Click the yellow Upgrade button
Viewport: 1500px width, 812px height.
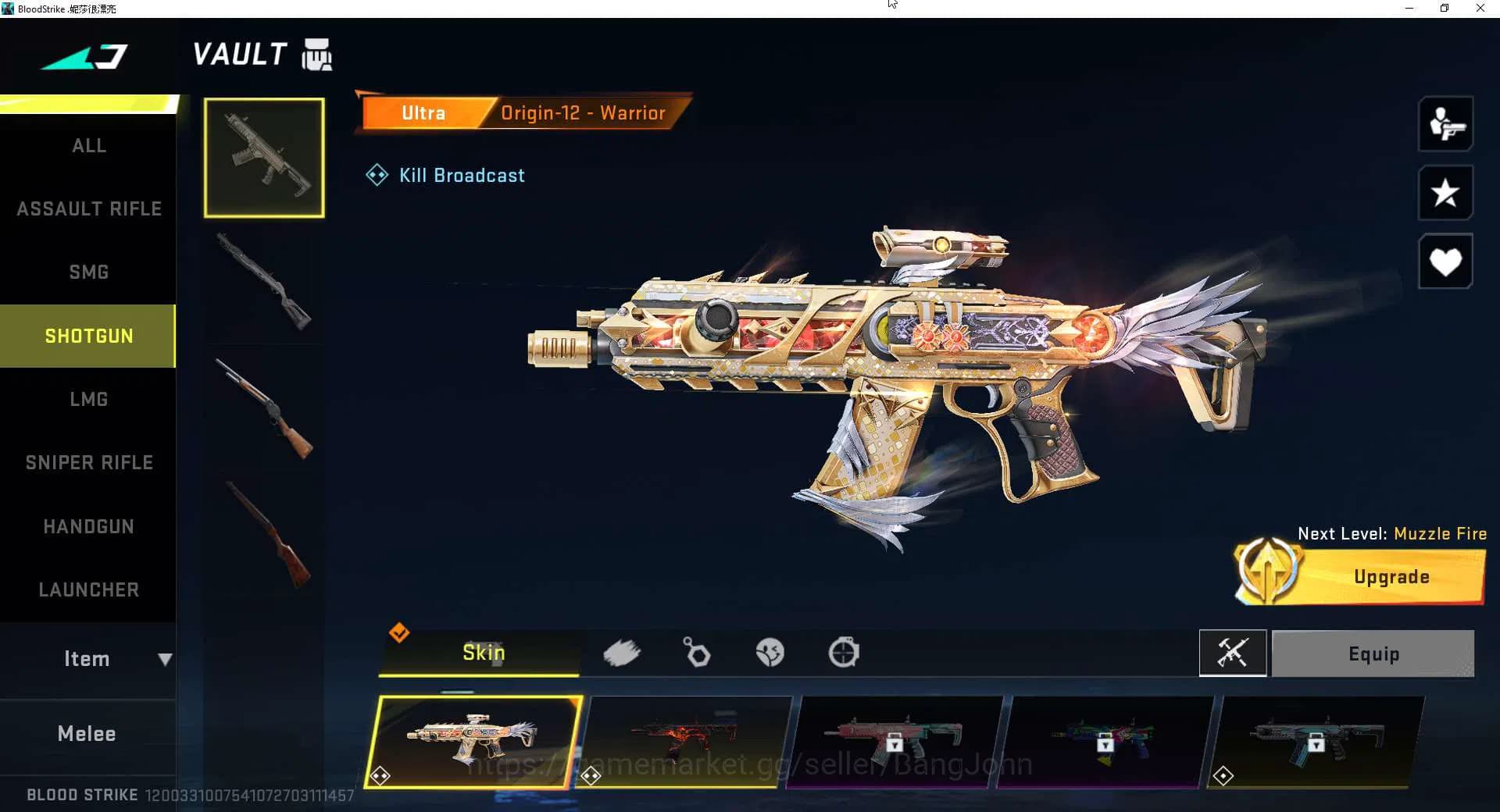click(x=1391, y=577)
